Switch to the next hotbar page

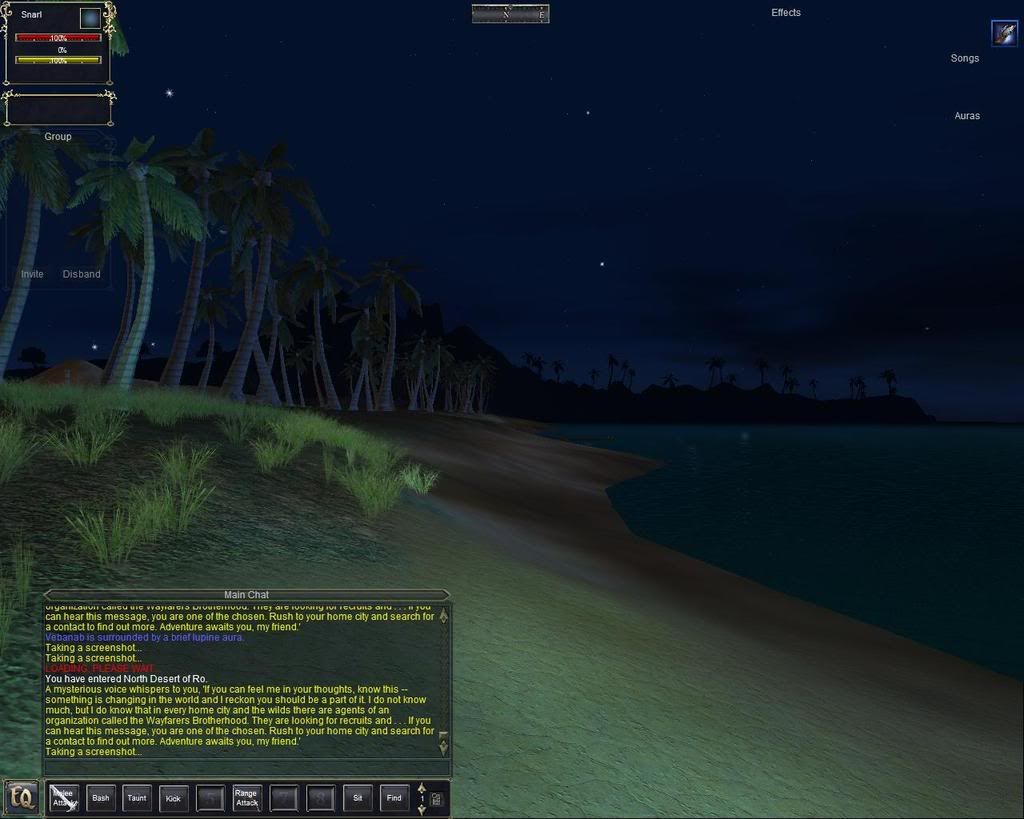coord(422,809)
